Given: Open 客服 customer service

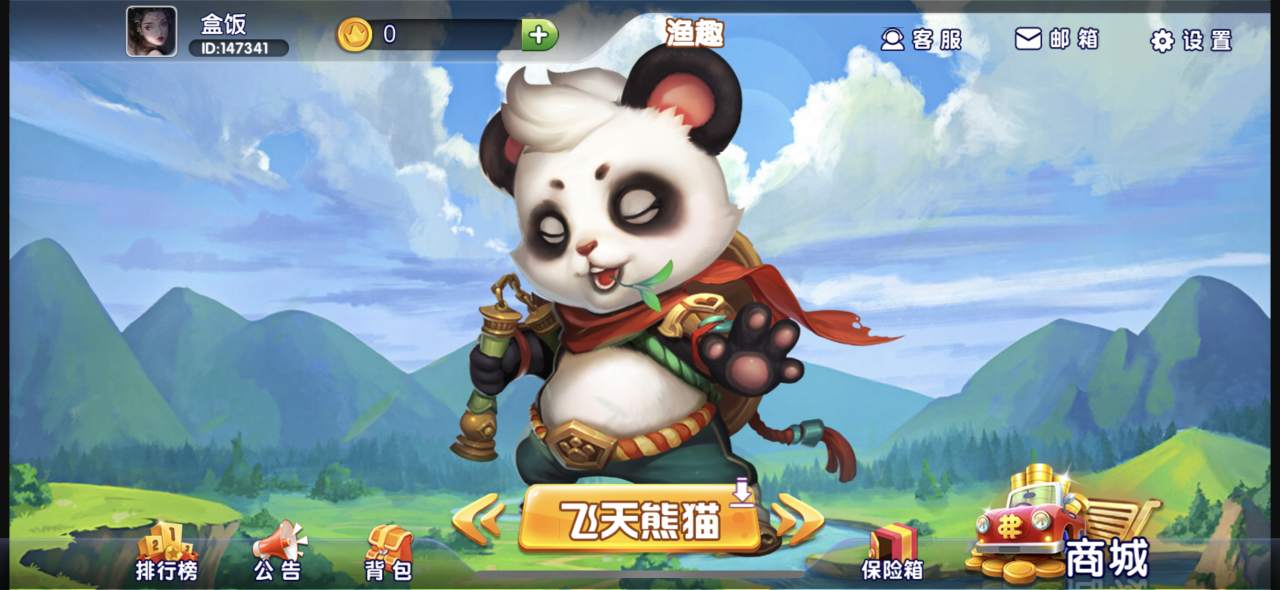Looking at the screenshot, I should [x=922, y=39].
